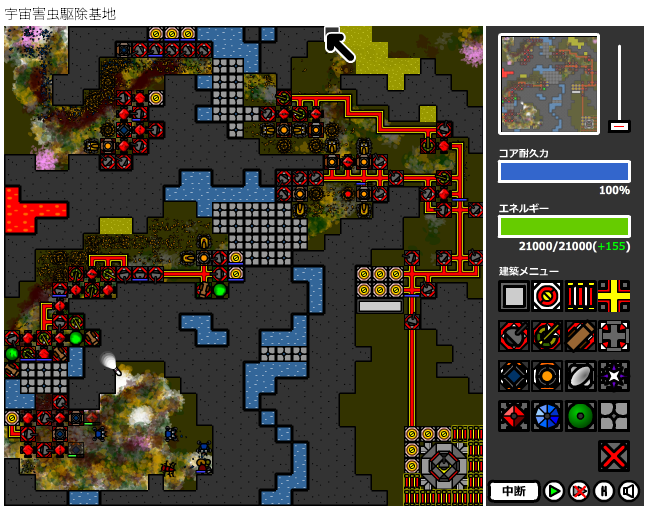Select the brown barrel launcher turret icon
Image resolution: width=651 pixels, height=510 pixels.
point(580,336)
